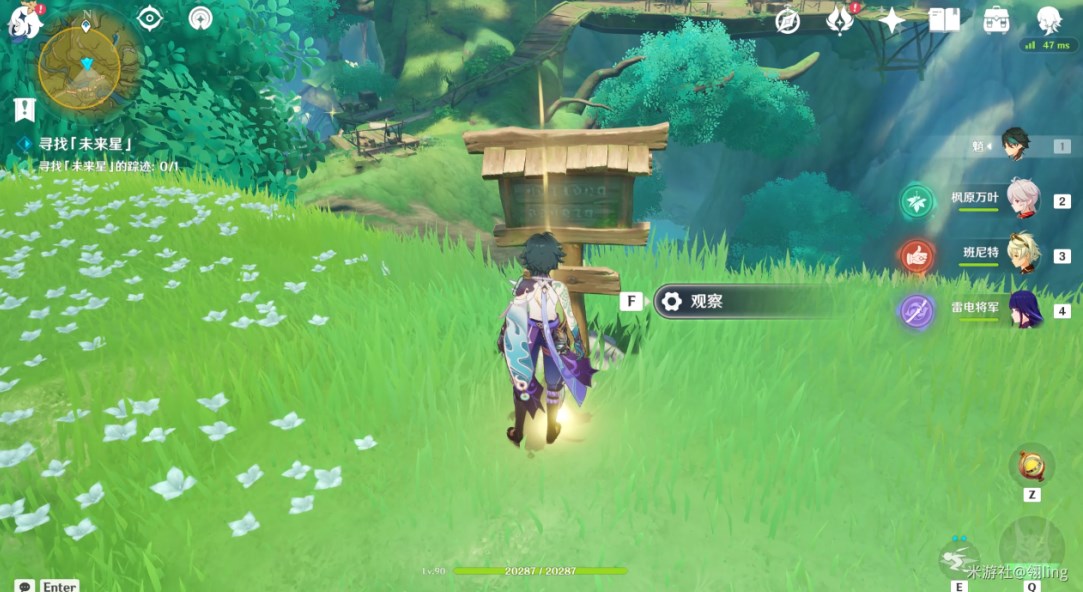Image resolution: width=1083 pixels, height=592 pixels.
Task: Use the quick gadget above Z
Action: pos(1031,465)
